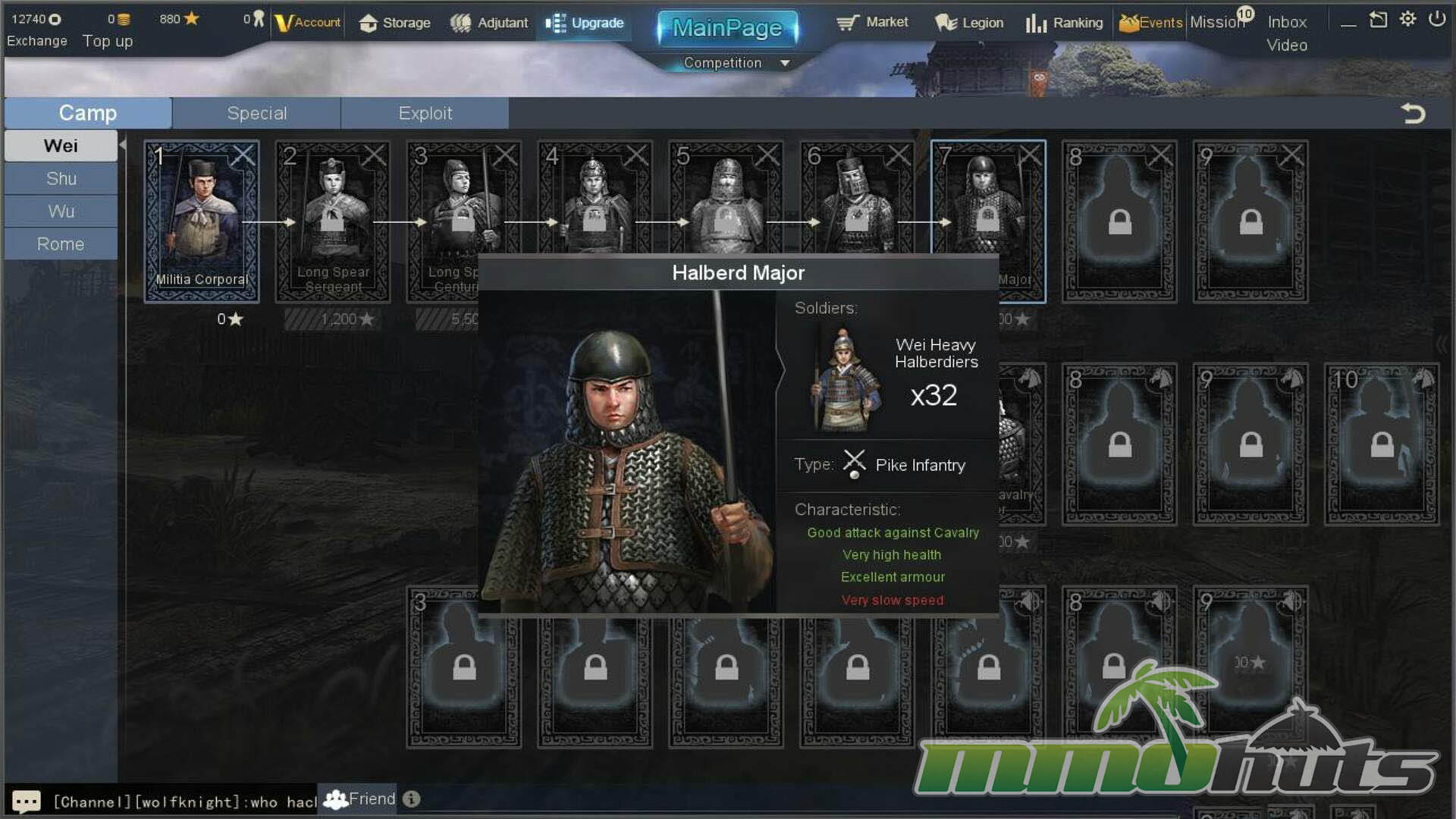Open the Friend list
Screen dimensions: 1456x819
coord(360,799)
